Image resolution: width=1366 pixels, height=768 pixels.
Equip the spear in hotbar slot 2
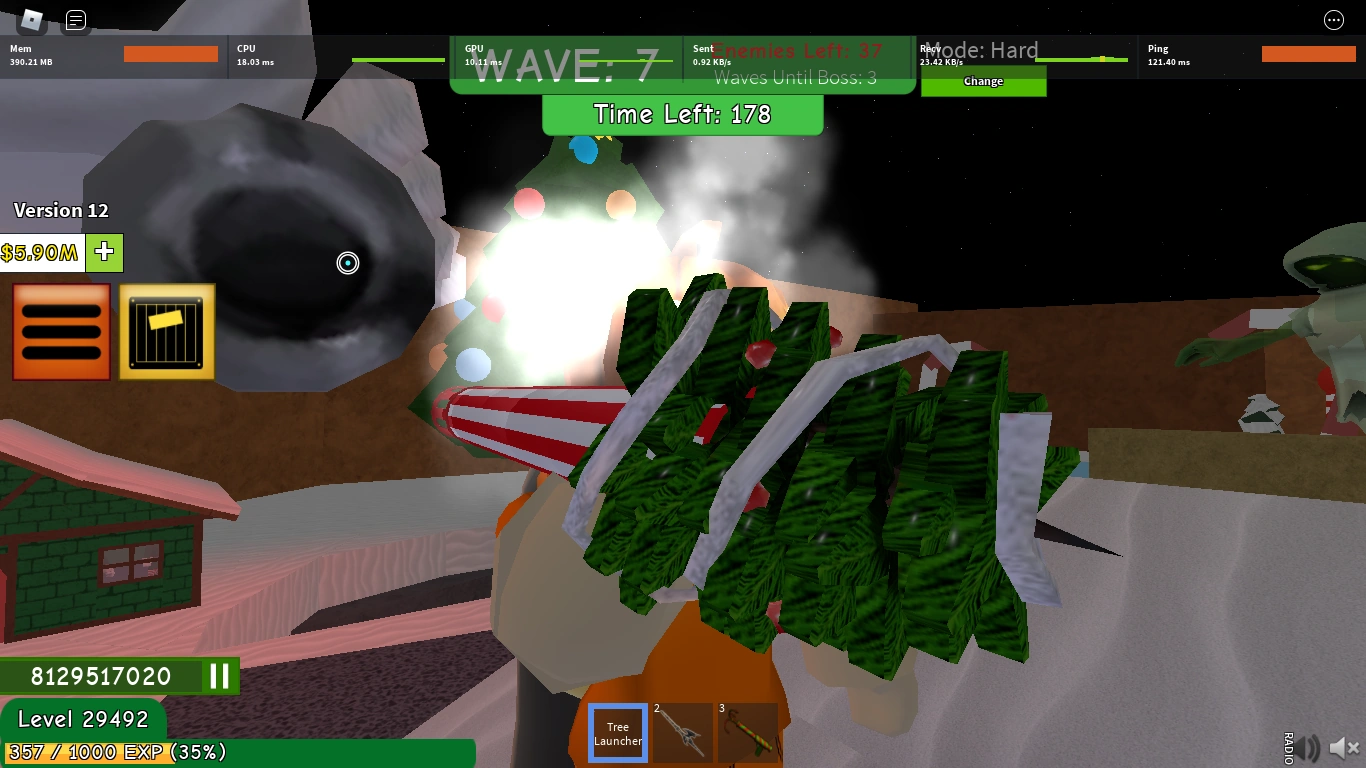coord(682,733)
